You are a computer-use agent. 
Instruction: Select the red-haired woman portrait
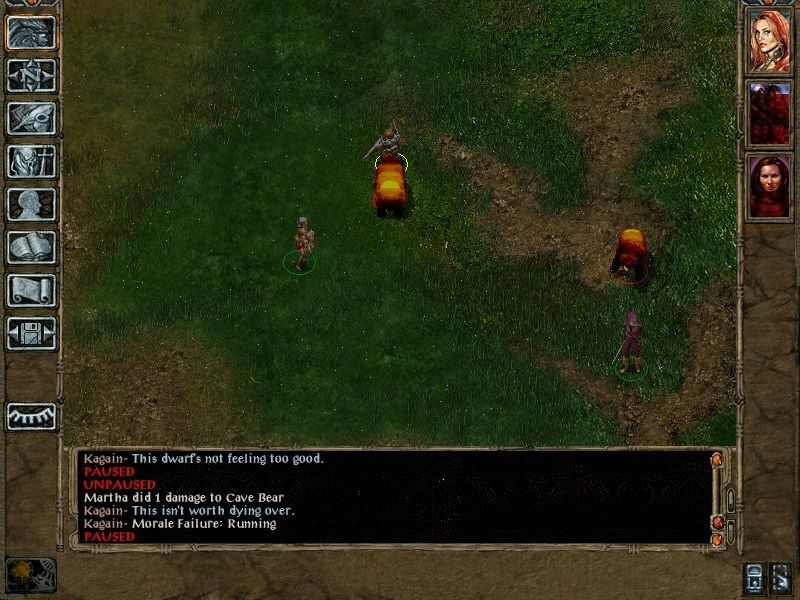pos(769,41)
